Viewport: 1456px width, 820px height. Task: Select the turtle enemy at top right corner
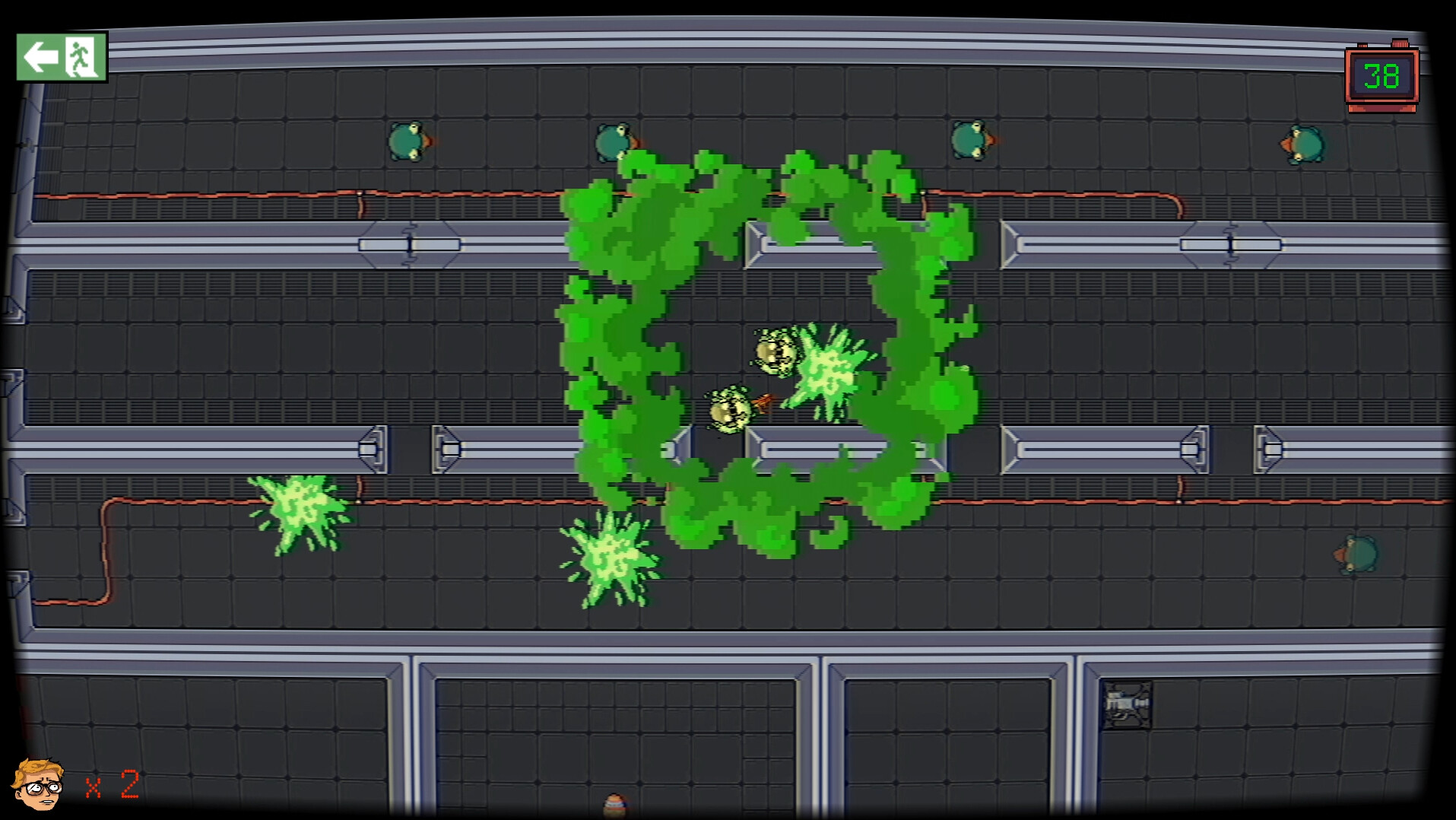click(1302, 143)
